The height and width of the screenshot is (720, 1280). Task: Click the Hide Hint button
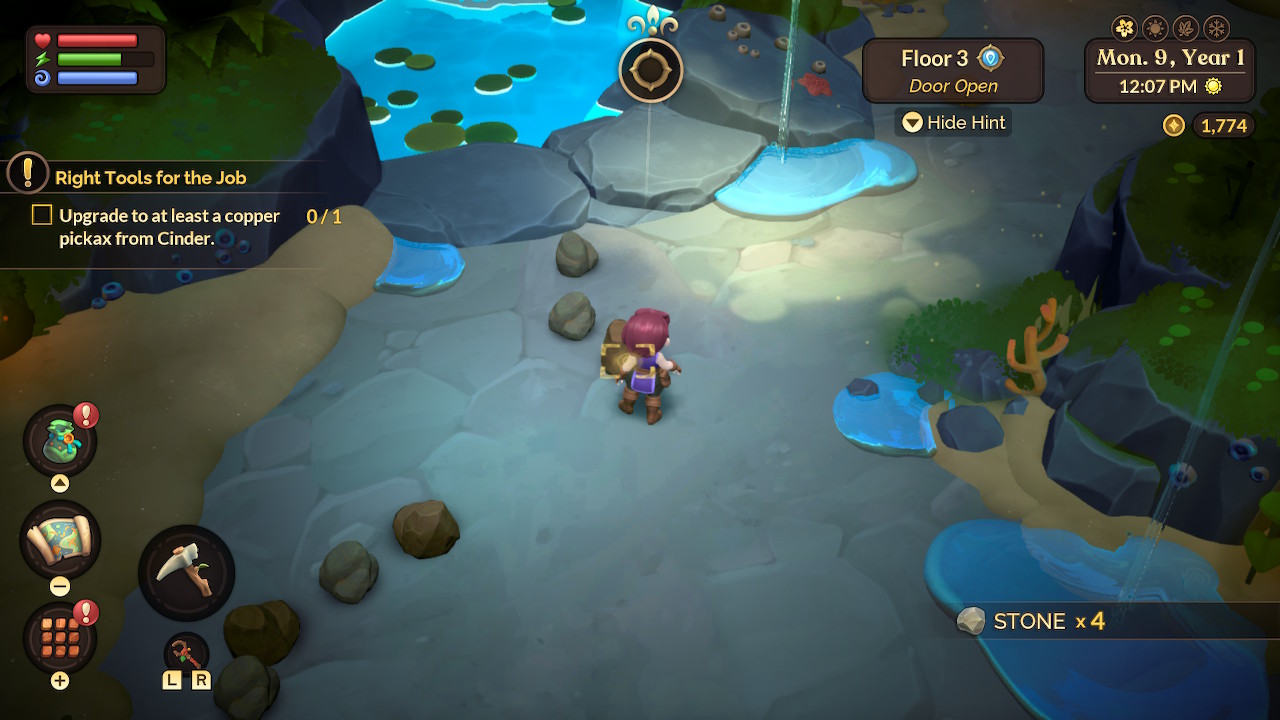point(952,122)
